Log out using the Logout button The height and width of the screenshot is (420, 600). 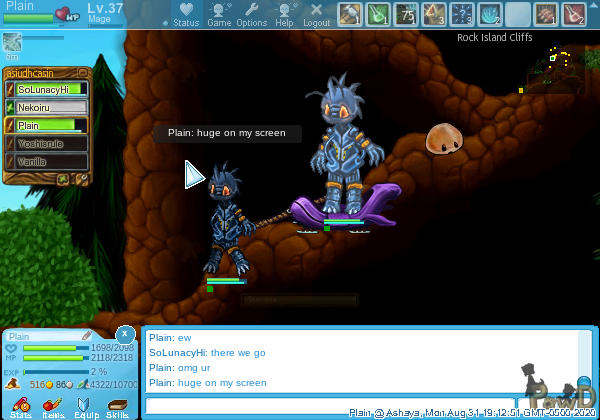[x=316, y=14]
